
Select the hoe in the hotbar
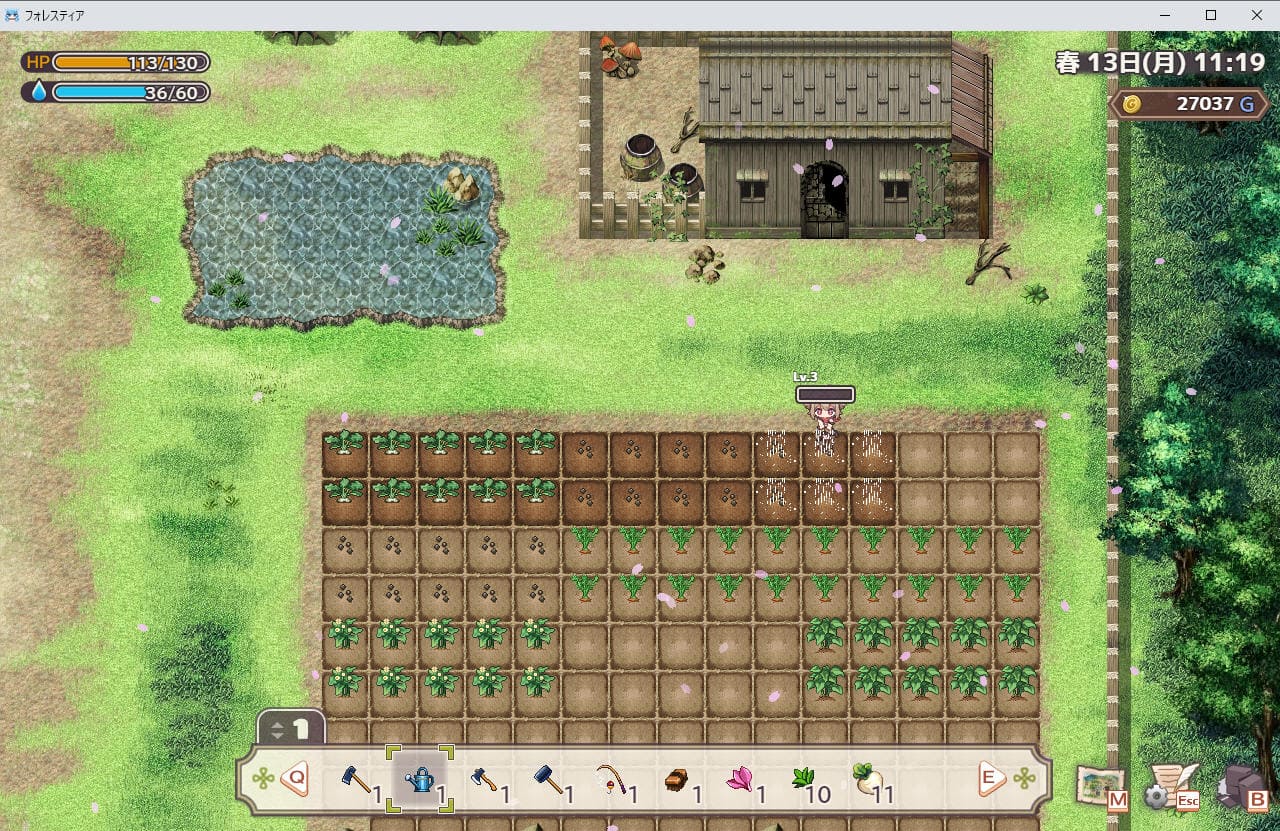pos(356,779)
